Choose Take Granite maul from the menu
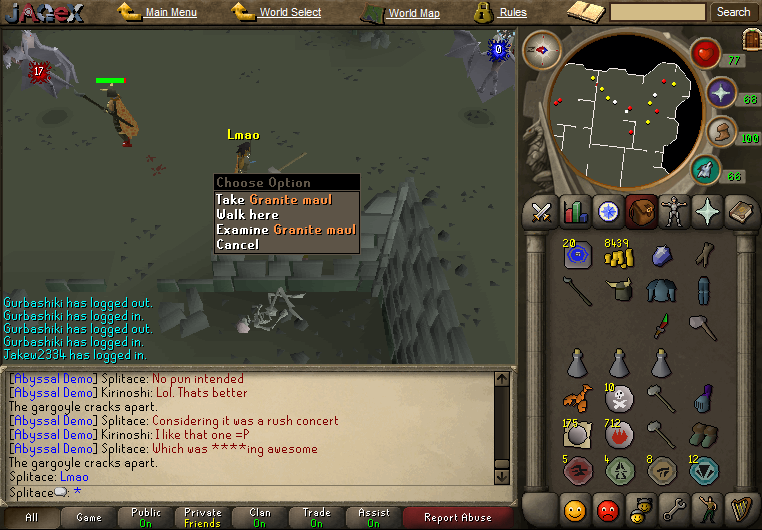This screenshot has width=762, height=530. pyautogui.click(x=286, y=200)
